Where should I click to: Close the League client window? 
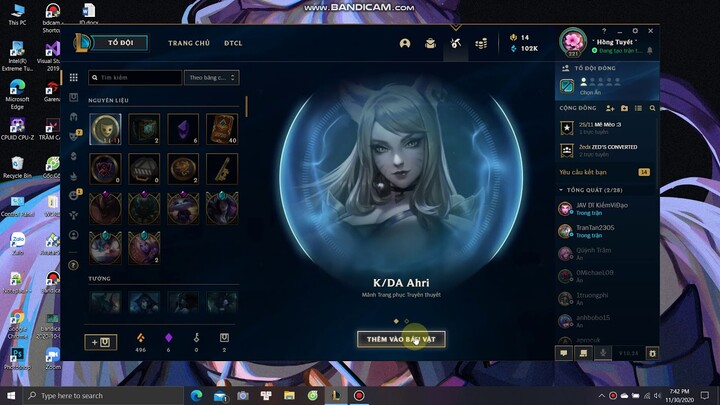[650, 30]
